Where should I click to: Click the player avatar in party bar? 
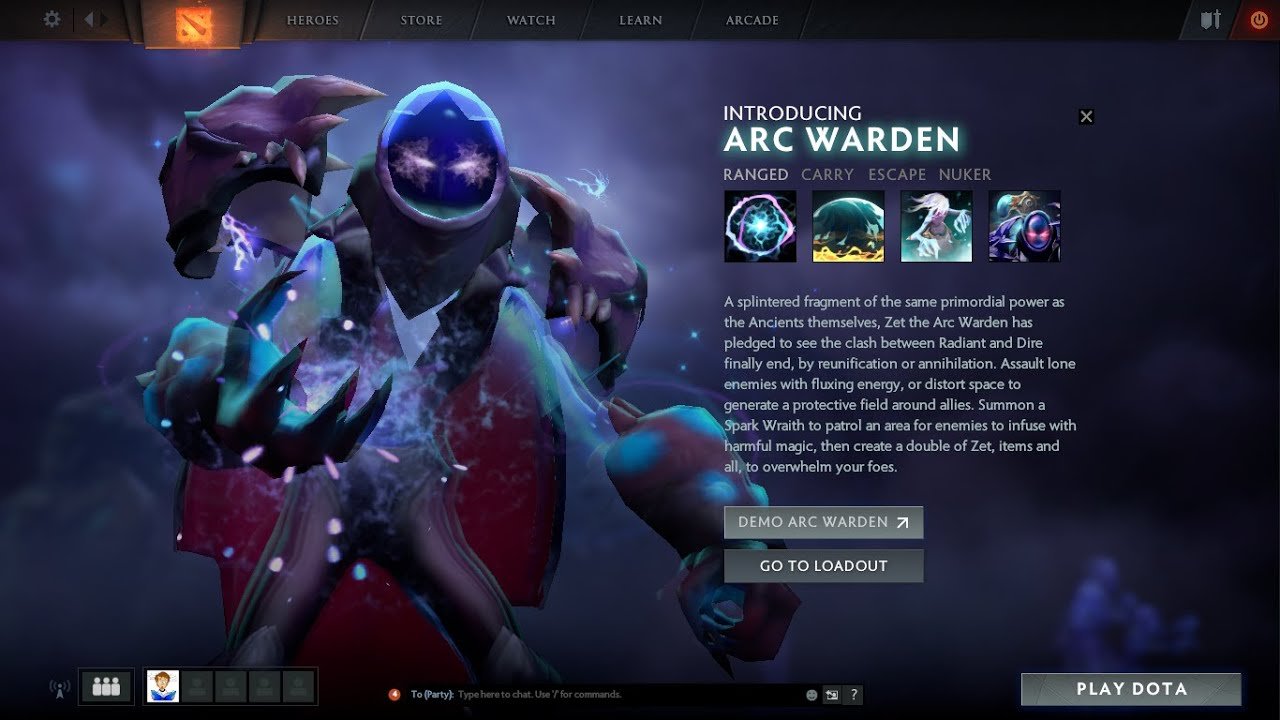(163, 686)
